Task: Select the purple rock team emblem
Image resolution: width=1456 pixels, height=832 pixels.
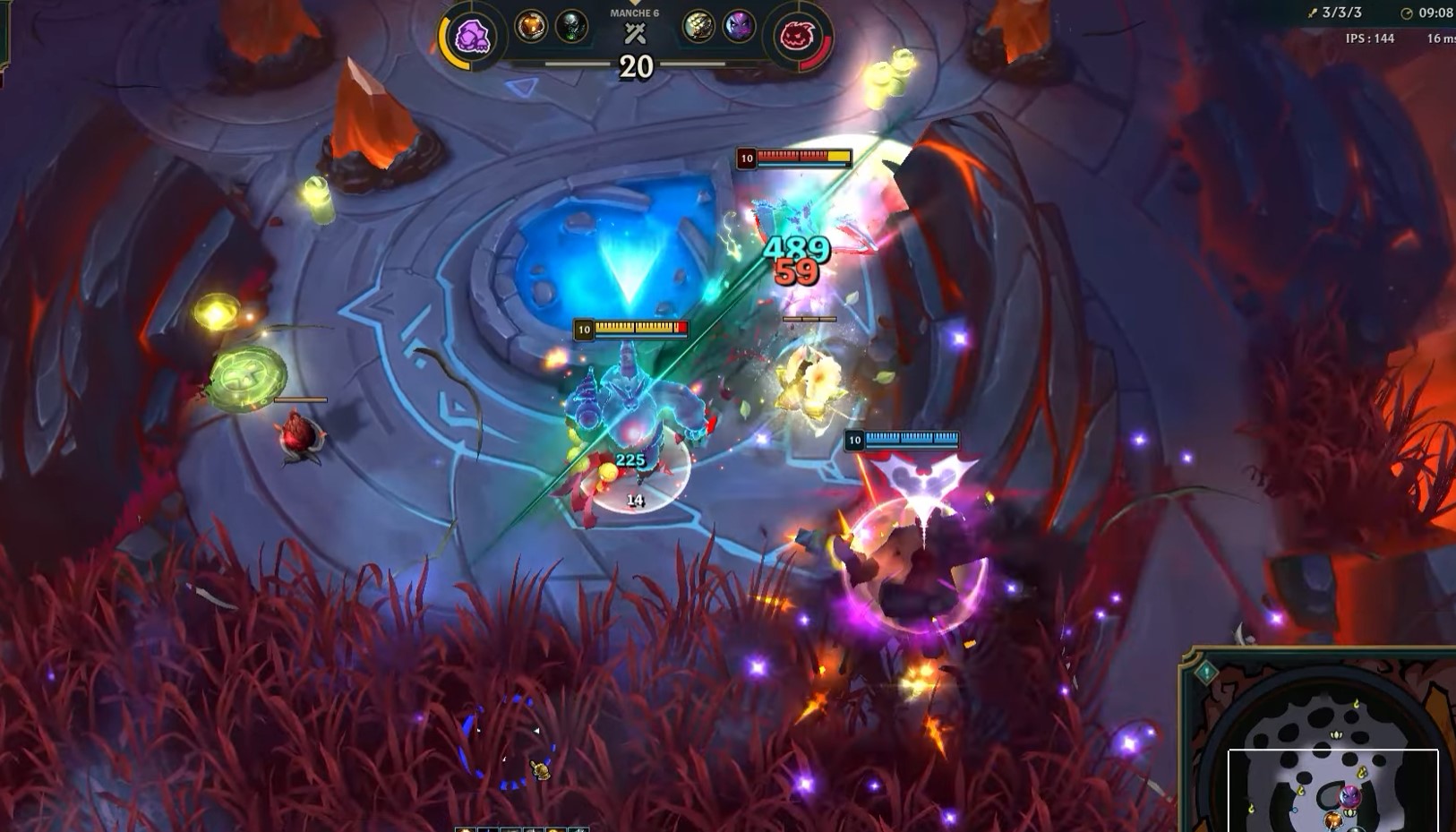Action: point(472,38)
